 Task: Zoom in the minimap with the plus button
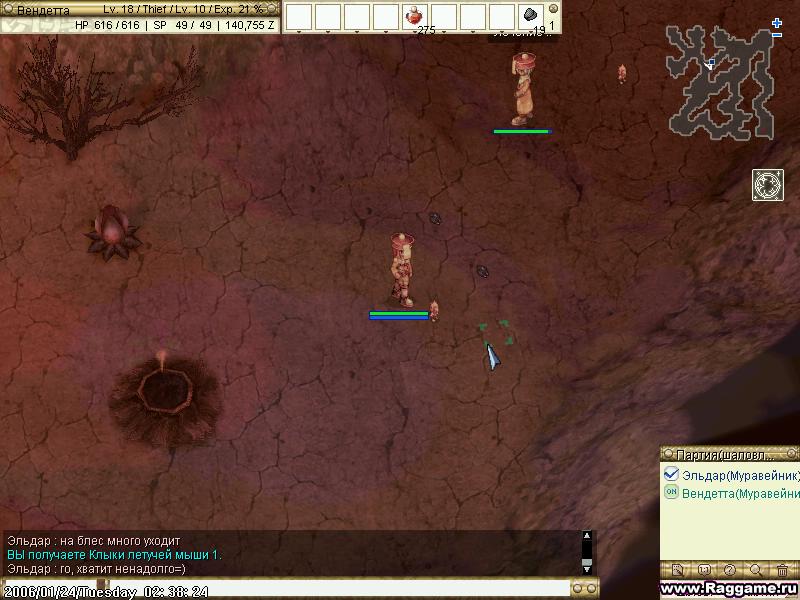[777, 22]
